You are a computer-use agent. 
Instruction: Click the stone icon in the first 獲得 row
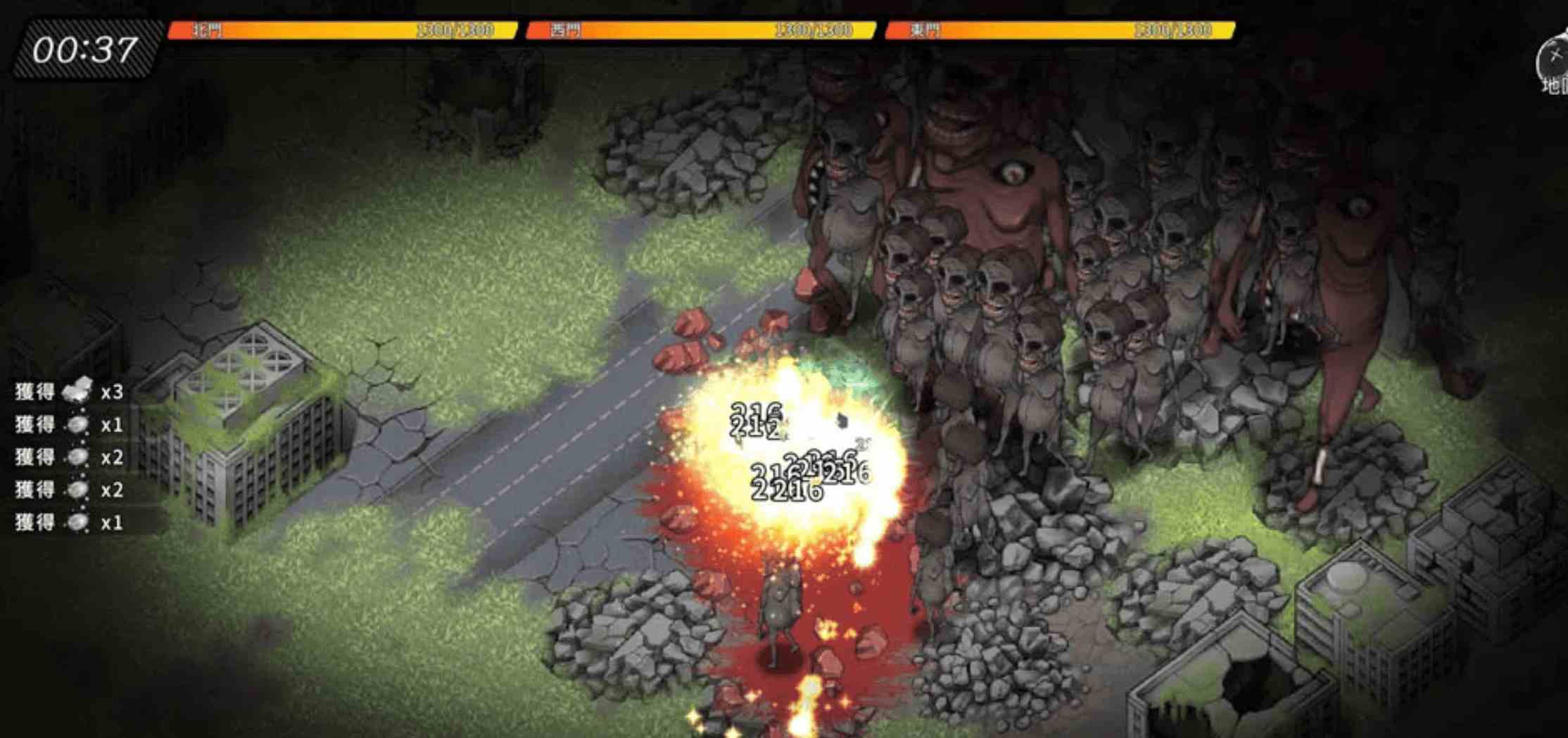click(80, 392)
